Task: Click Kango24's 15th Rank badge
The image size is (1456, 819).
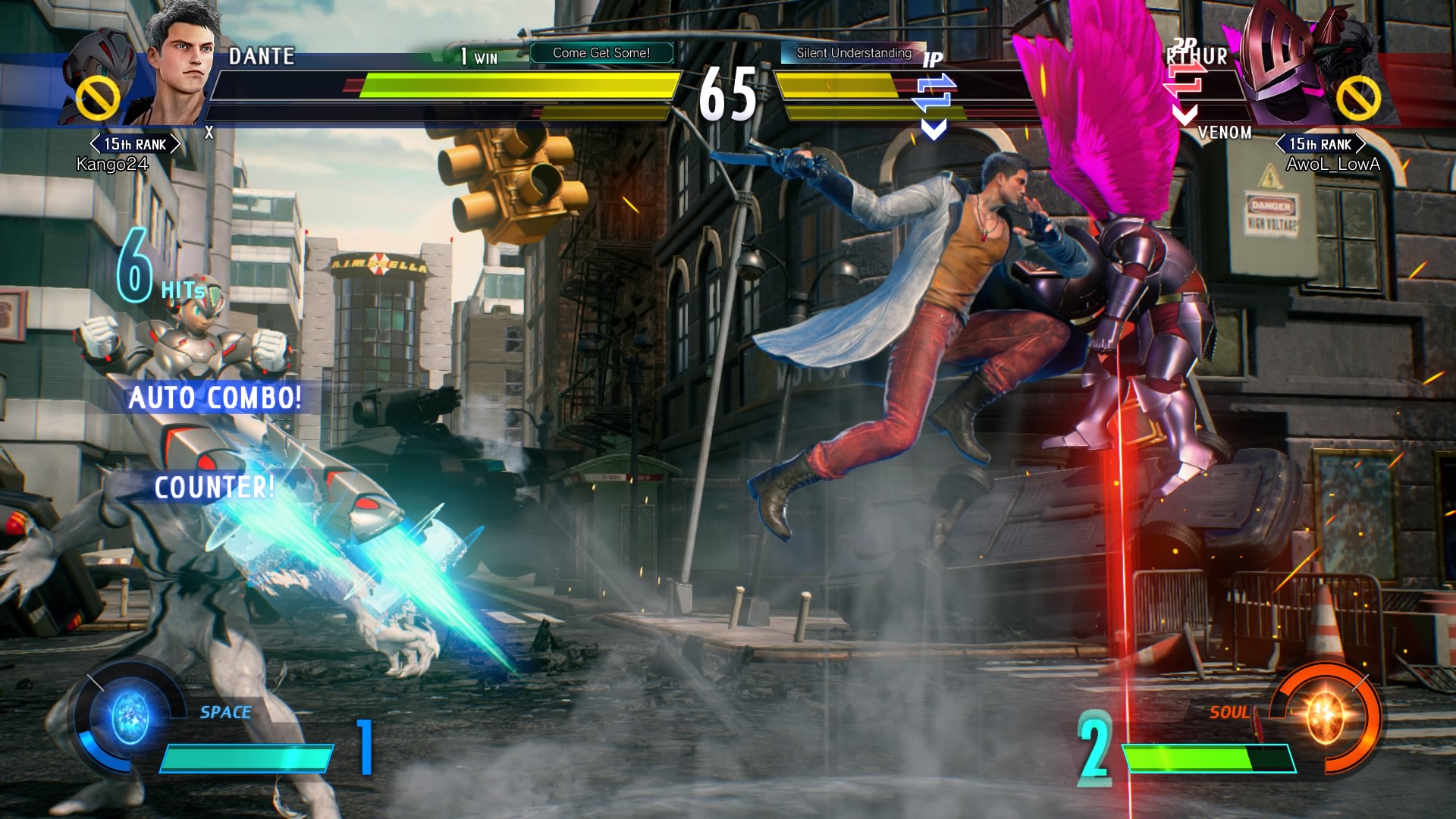Action: pyautogui.click(x=135, y=144)
